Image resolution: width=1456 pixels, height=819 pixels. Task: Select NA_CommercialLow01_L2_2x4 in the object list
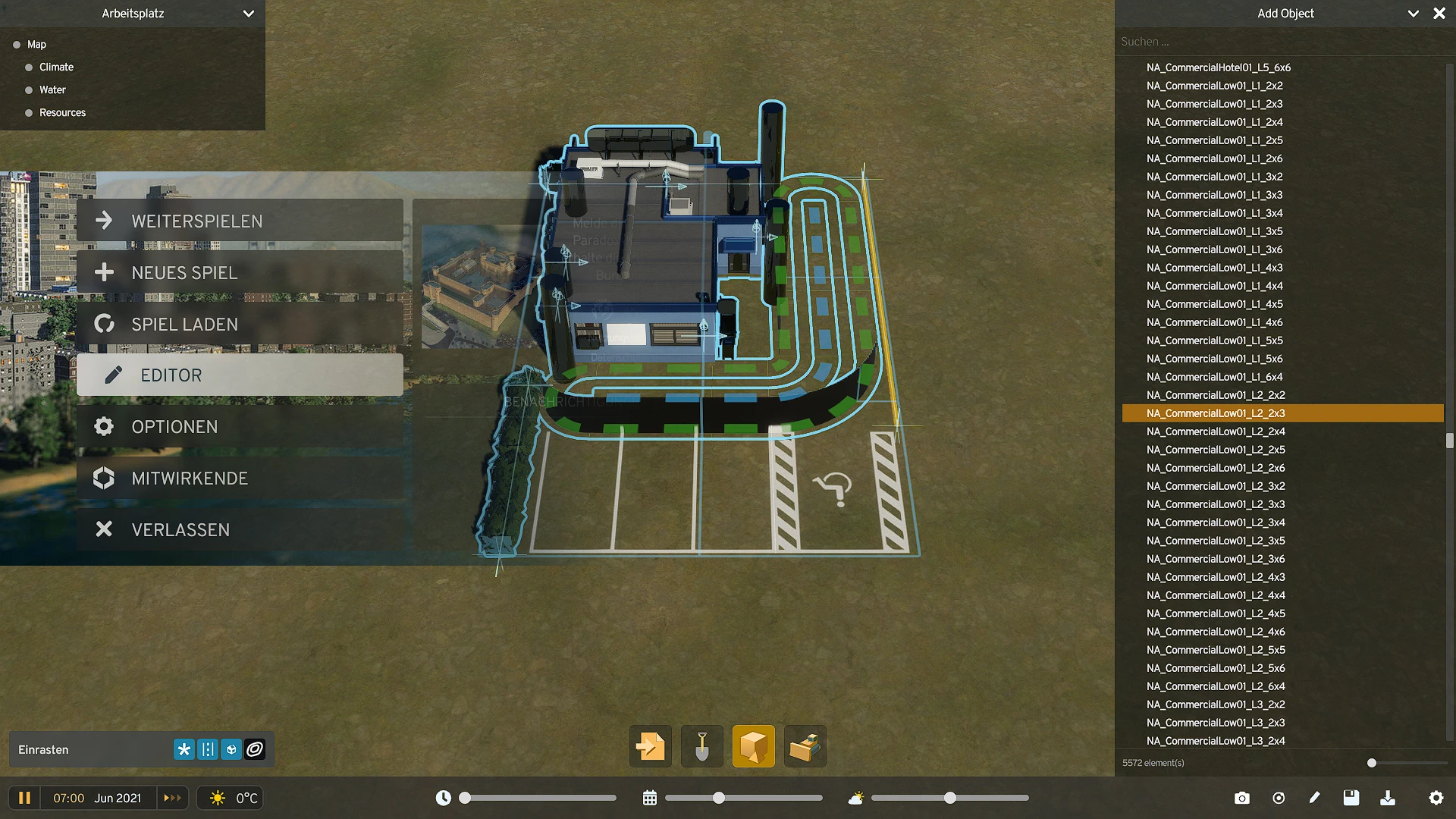click(1215, 431)
